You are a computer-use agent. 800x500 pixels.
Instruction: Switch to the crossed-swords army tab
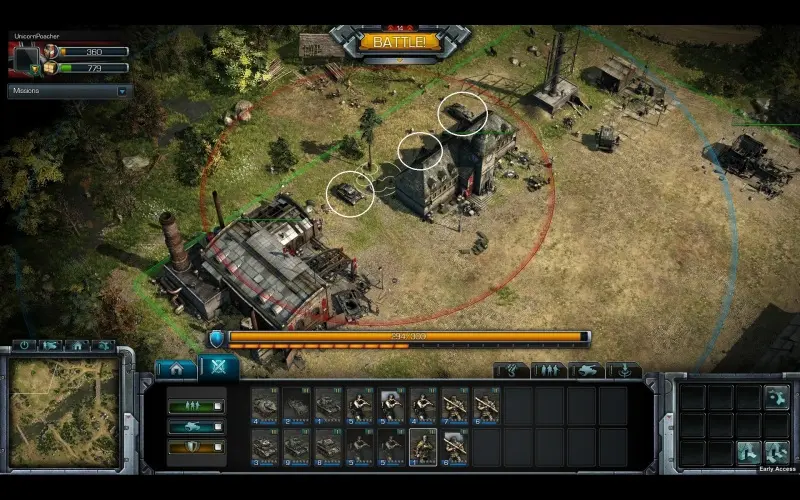pyautogui.click(x=219, y=368)
